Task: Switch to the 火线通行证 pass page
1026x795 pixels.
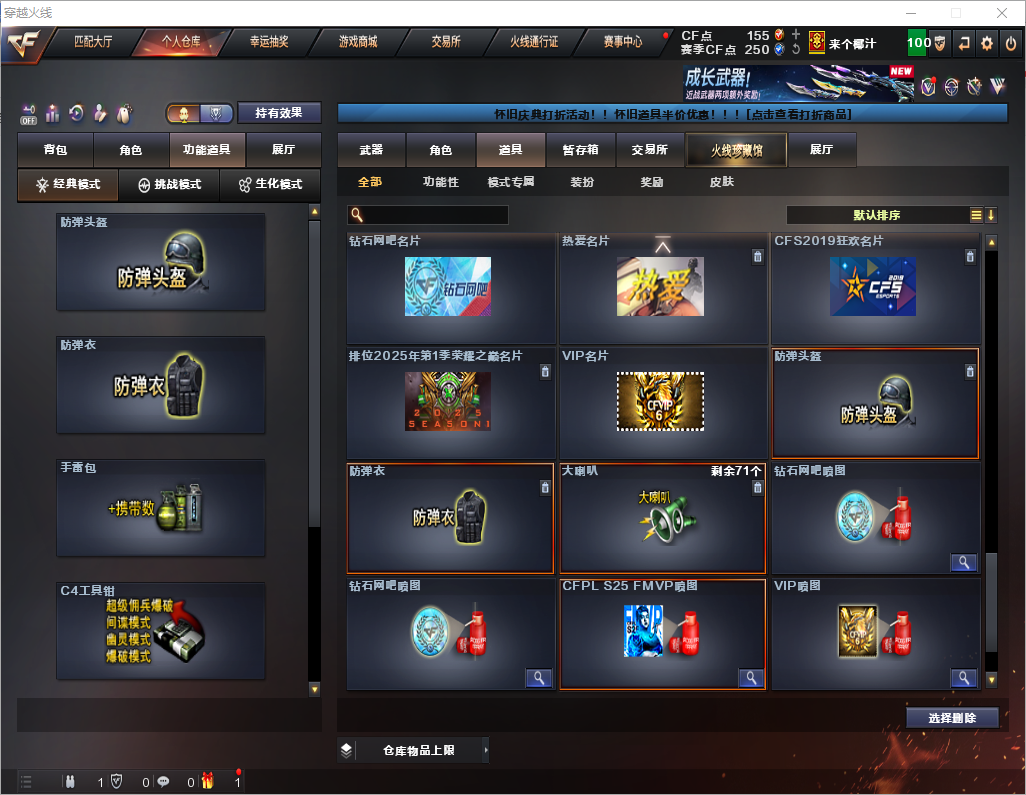Action: pos(534,43)
